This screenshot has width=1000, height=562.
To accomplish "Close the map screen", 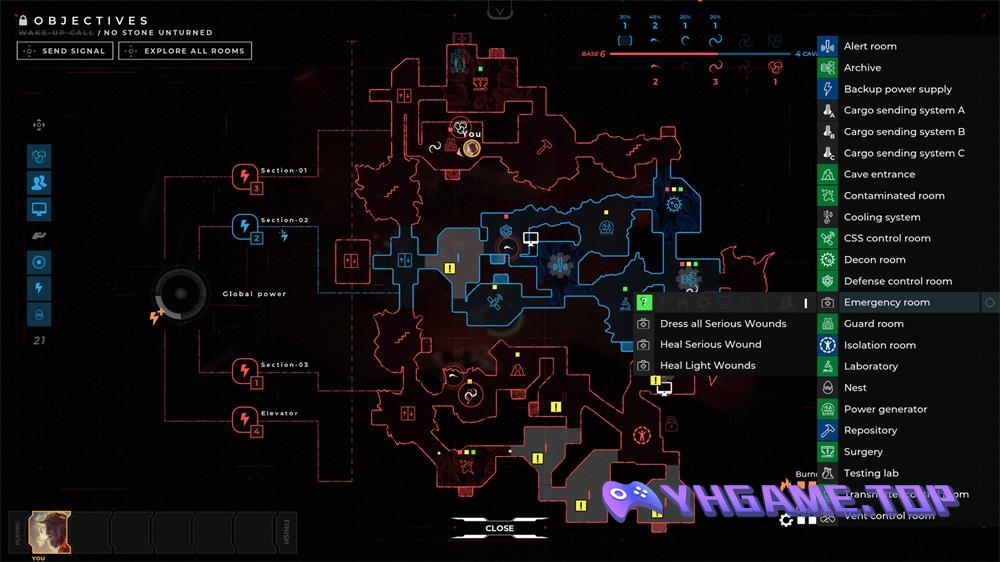I will point(499,528).
